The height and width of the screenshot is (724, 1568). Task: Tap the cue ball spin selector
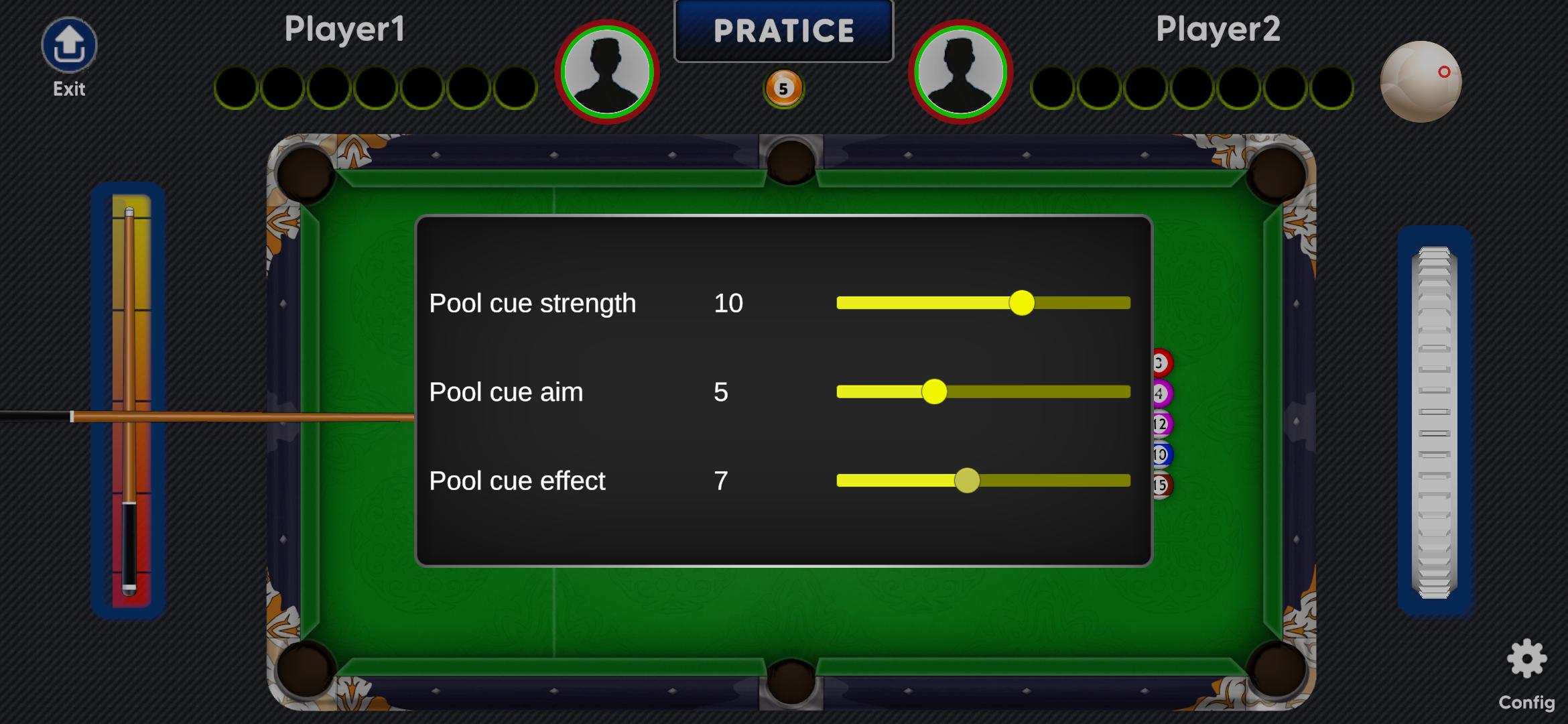[x=1421, y=82]
